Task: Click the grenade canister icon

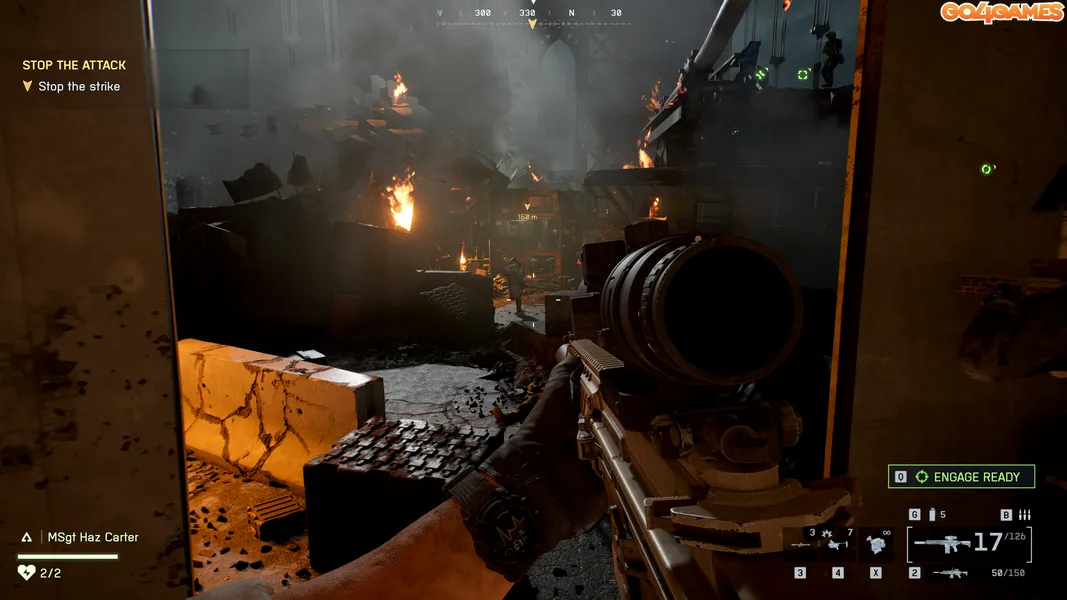Action: click(x=932, y=514)
